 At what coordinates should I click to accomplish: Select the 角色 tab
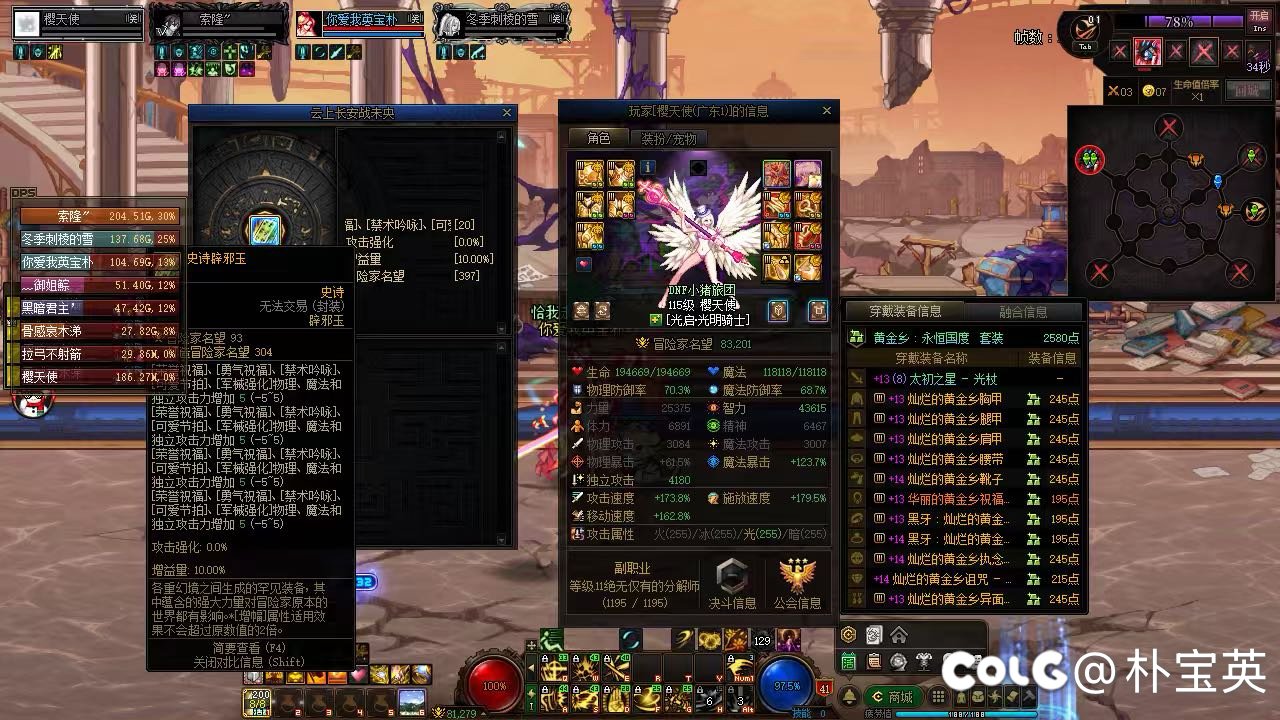[x=599, y=139]
